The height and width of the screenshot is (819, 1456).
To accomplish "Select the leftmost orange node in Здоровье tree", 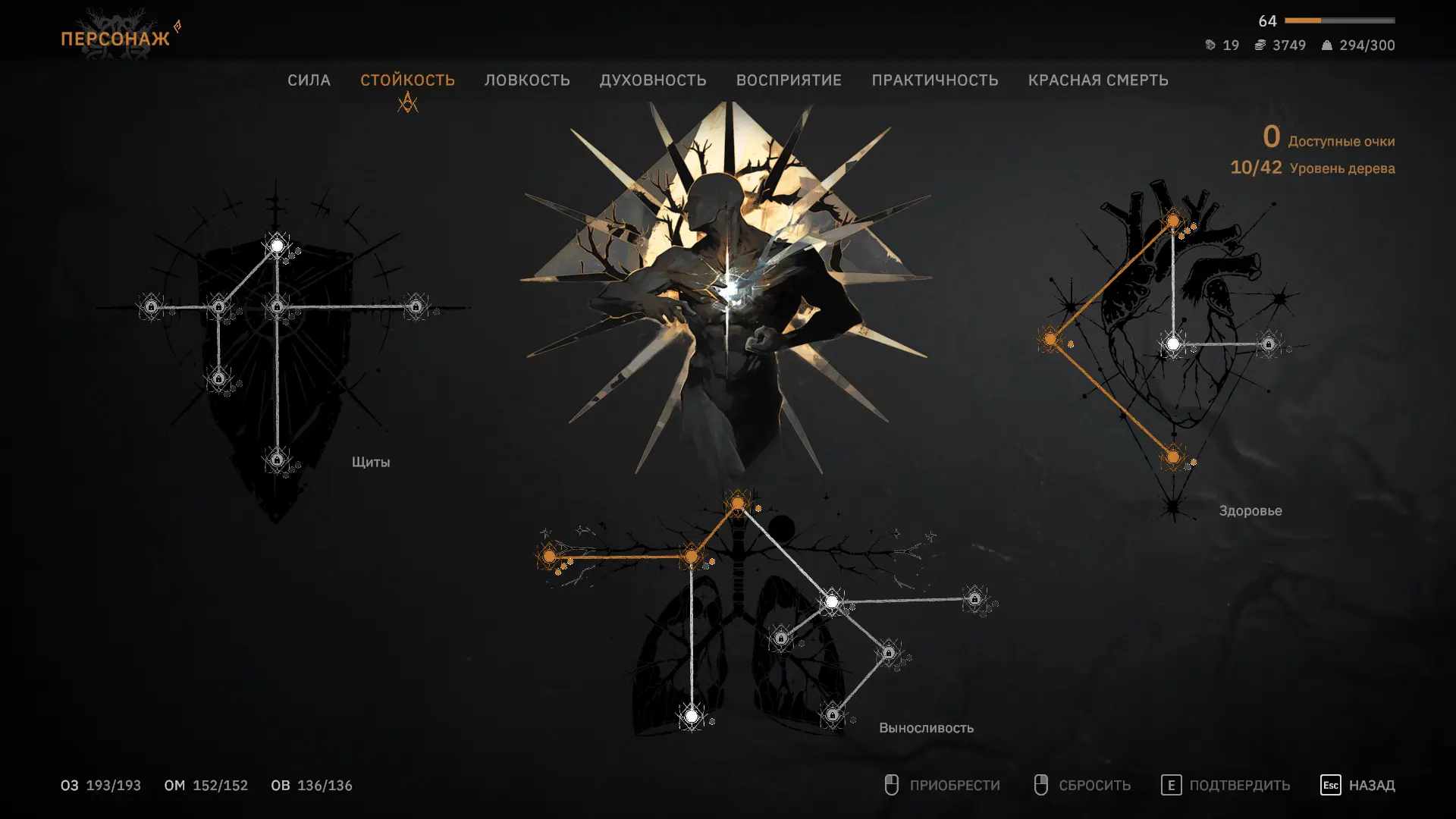I will [x=1050, y=339].
